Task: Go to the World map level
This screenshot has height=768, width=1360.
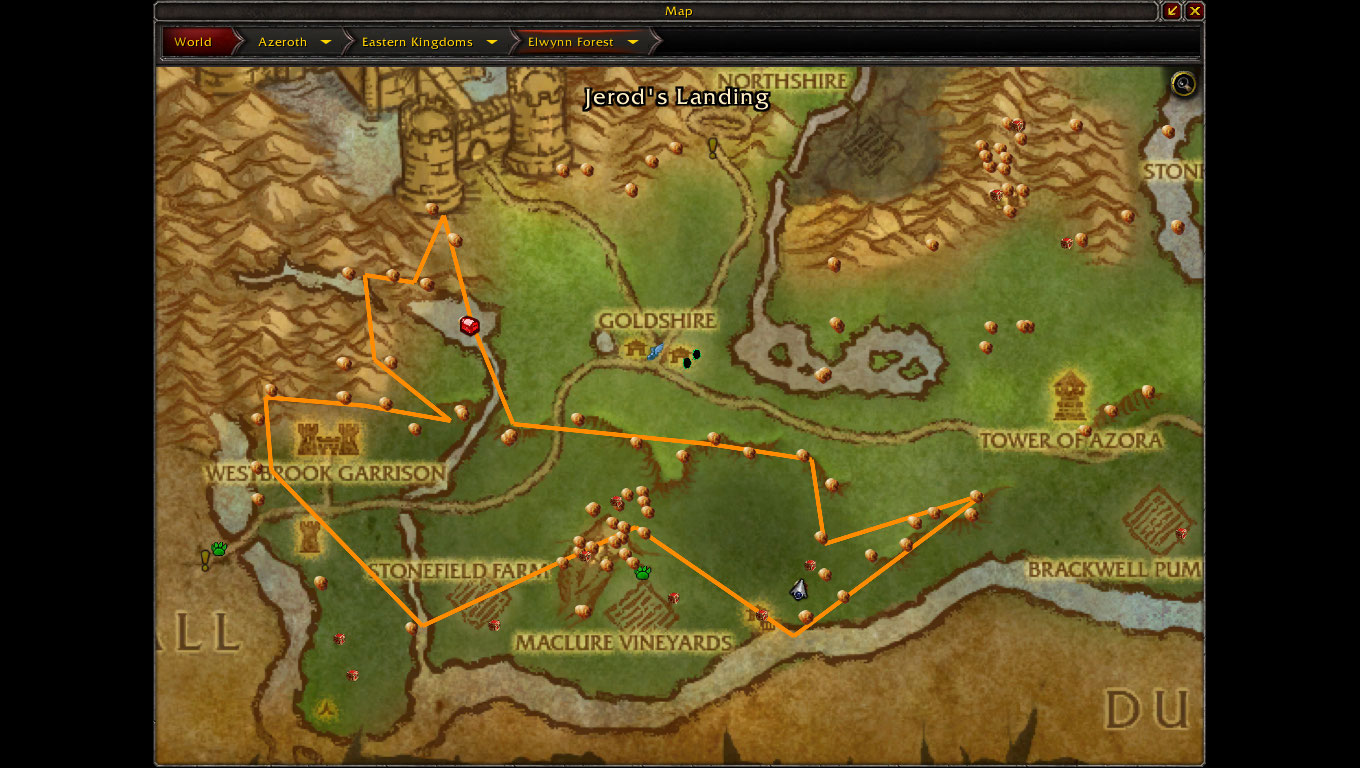Action: (x=193, y=42)
